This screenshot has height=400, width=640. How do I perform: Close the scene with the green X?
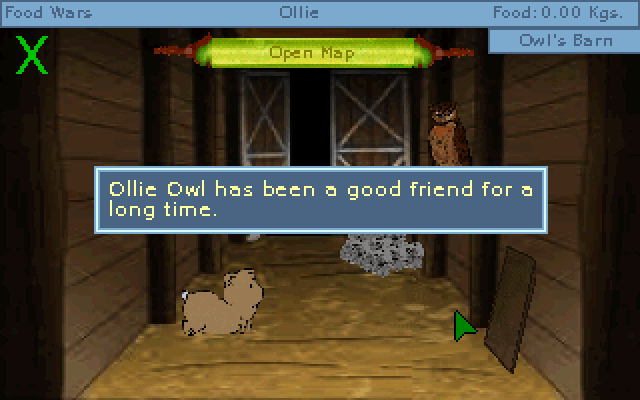(33, 56)
